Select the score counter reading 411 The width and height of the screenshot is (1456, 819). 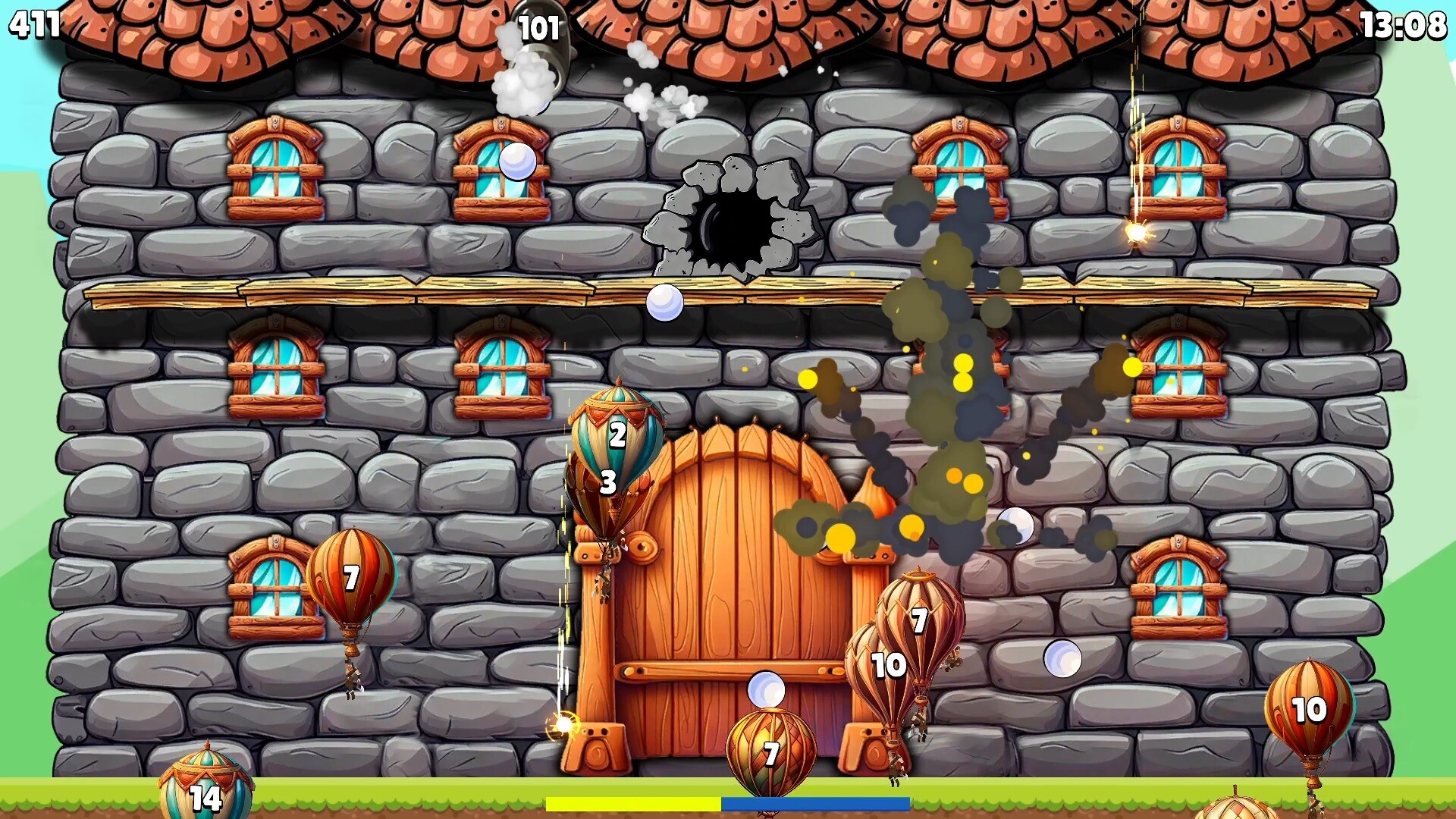[x=34, y=25]
